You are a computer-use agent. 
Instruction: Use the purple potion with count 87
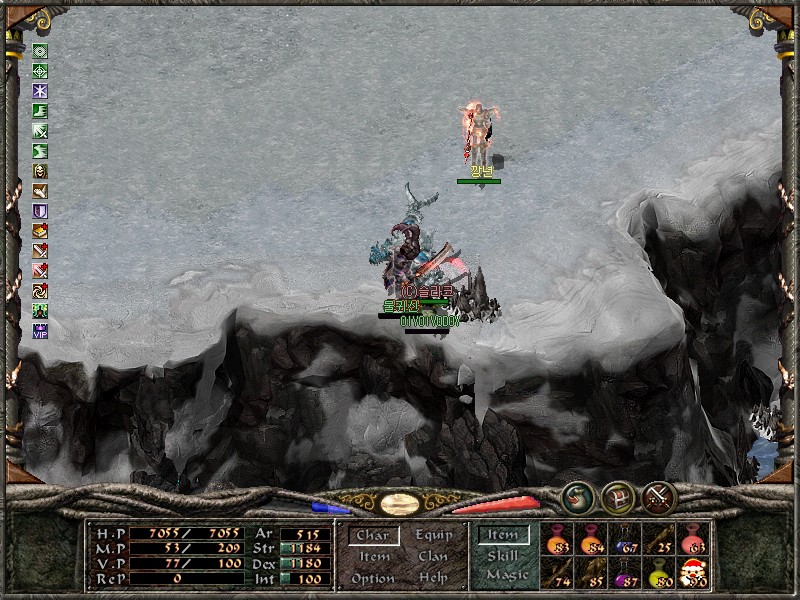coord(625,573)
